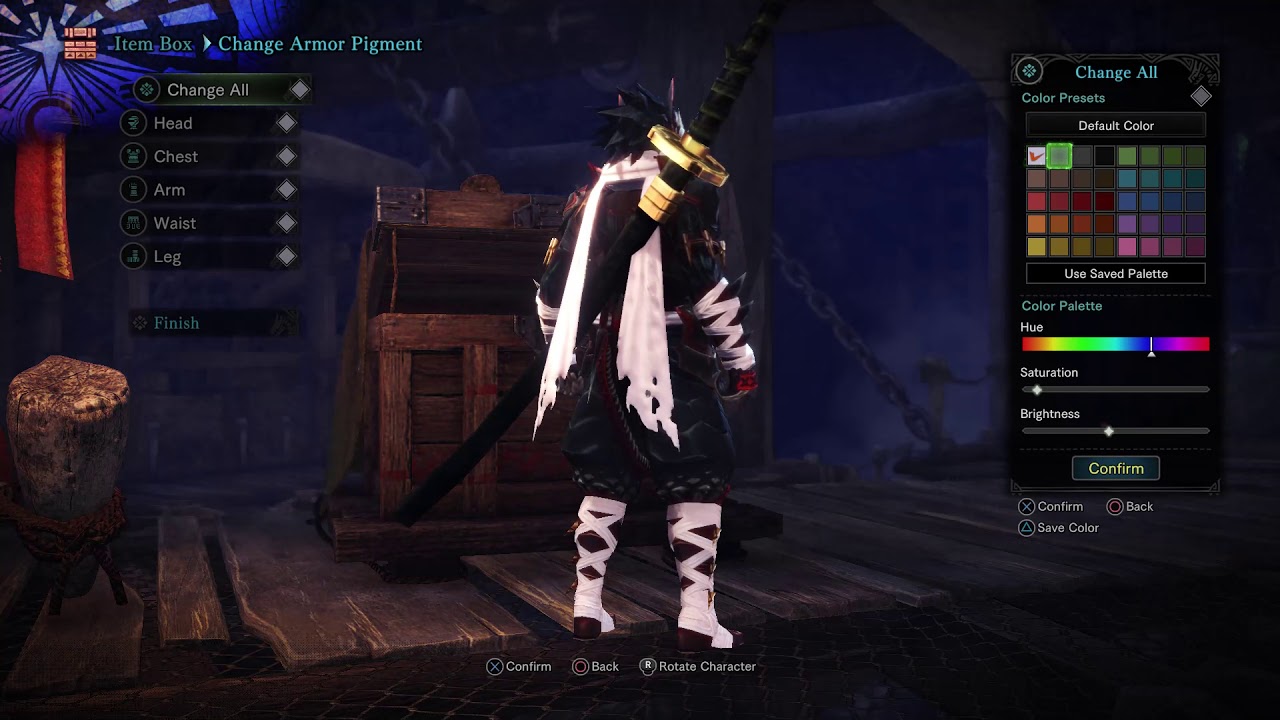Image resolution: width=1280 pixels, height=720 pixels.
Task: Choose the Leg armor entry
Action: (167, 257)
